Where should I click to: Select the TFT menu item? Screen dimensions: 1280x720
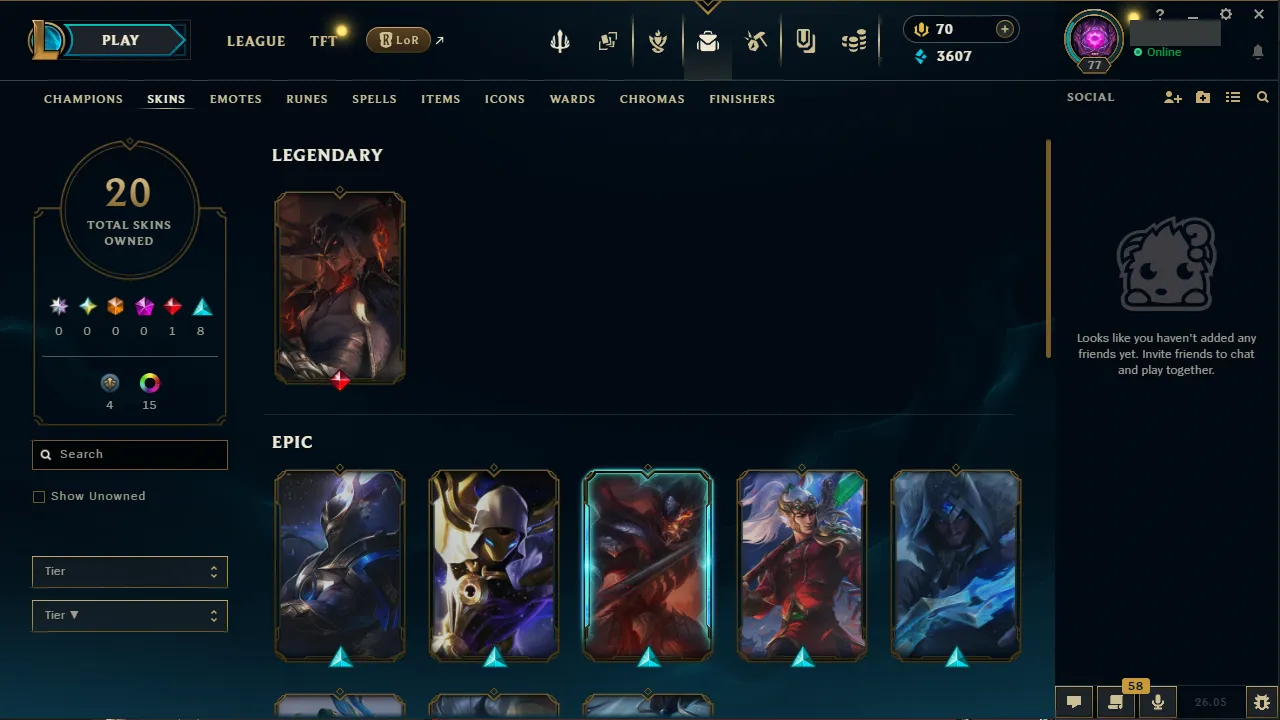323,41
